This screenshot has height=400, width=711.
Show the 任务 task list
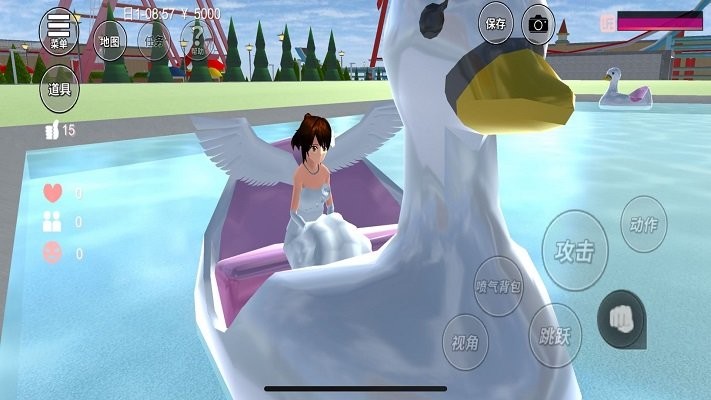click(155, 42)
